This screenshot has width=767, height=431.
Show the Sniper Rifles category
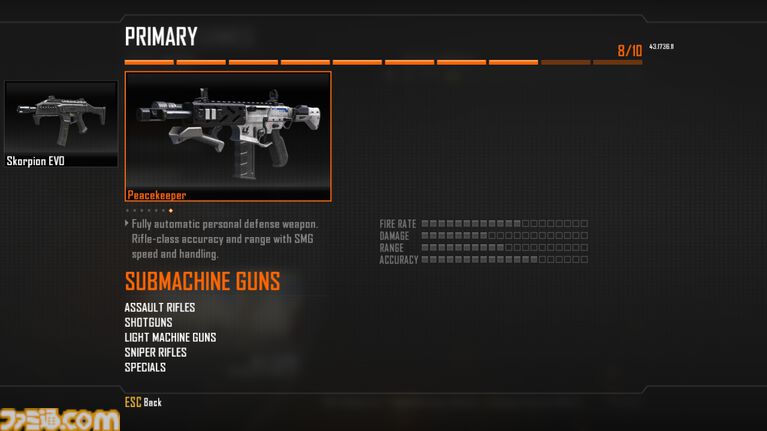155,352
